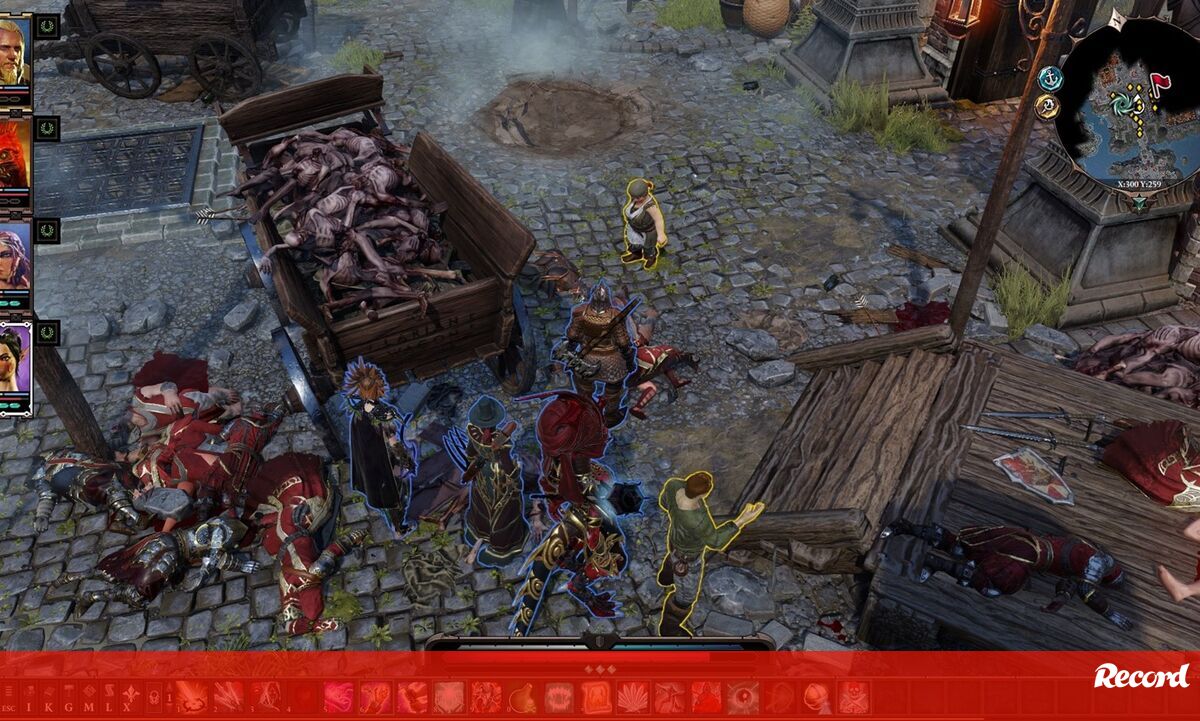Click the laurel wreath beside the blond man
The image size is (1200, 721).
[47, 26]
